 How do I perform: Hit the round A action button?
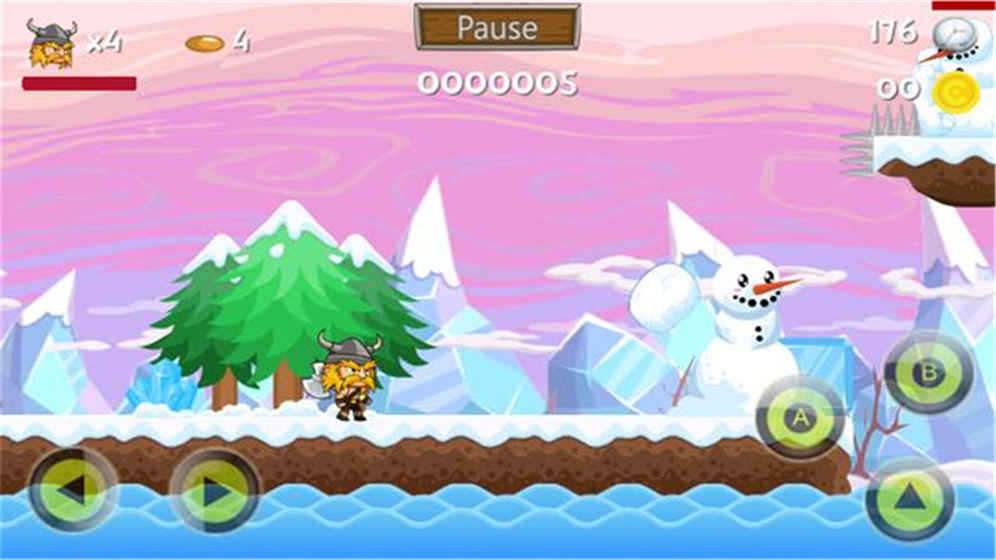tap(800, 418)
